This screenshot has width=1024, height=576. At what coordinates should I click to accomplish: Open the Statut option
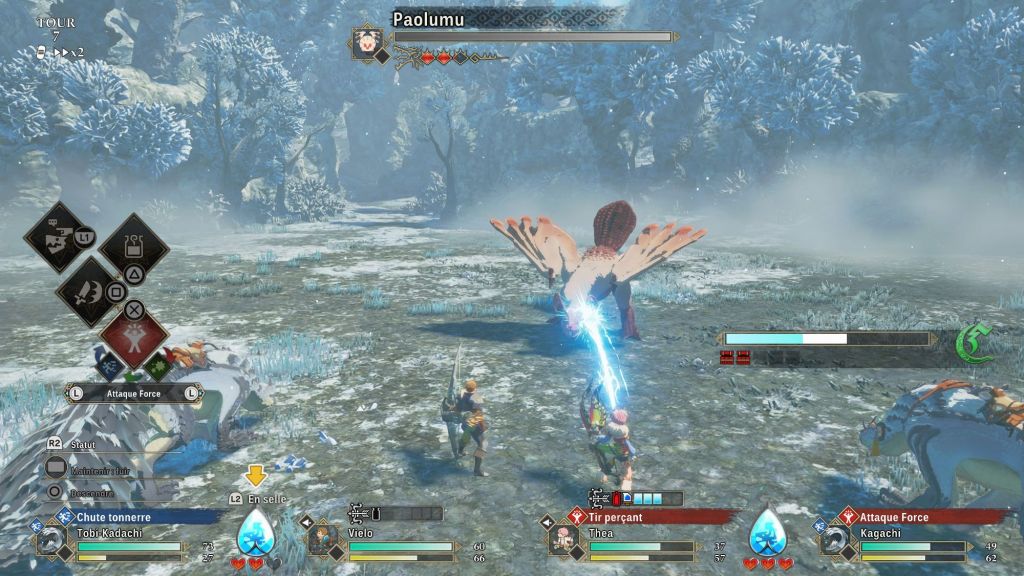point(70,441)
